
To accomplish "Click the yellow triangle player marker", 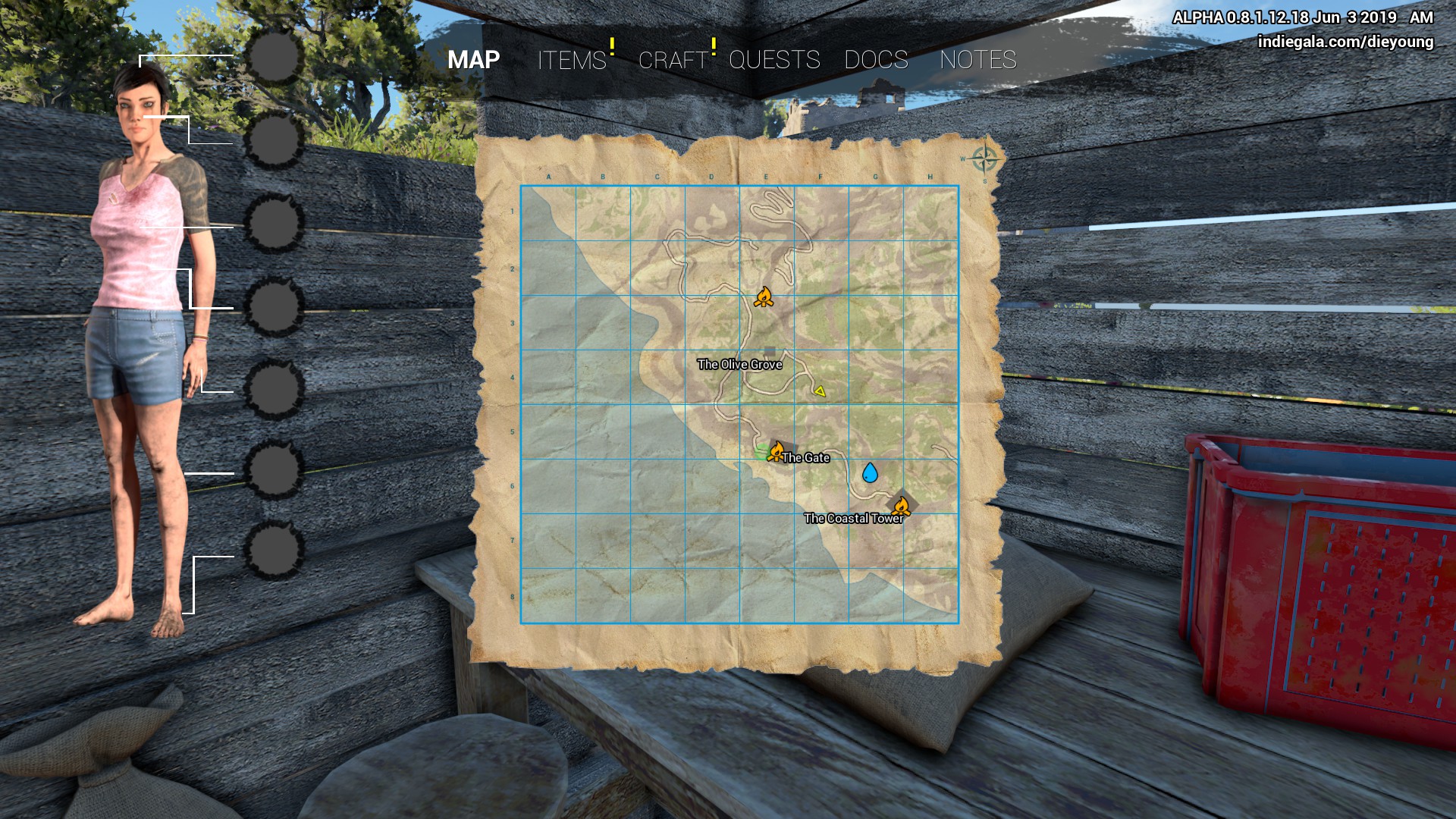I will tap(820, 391).
